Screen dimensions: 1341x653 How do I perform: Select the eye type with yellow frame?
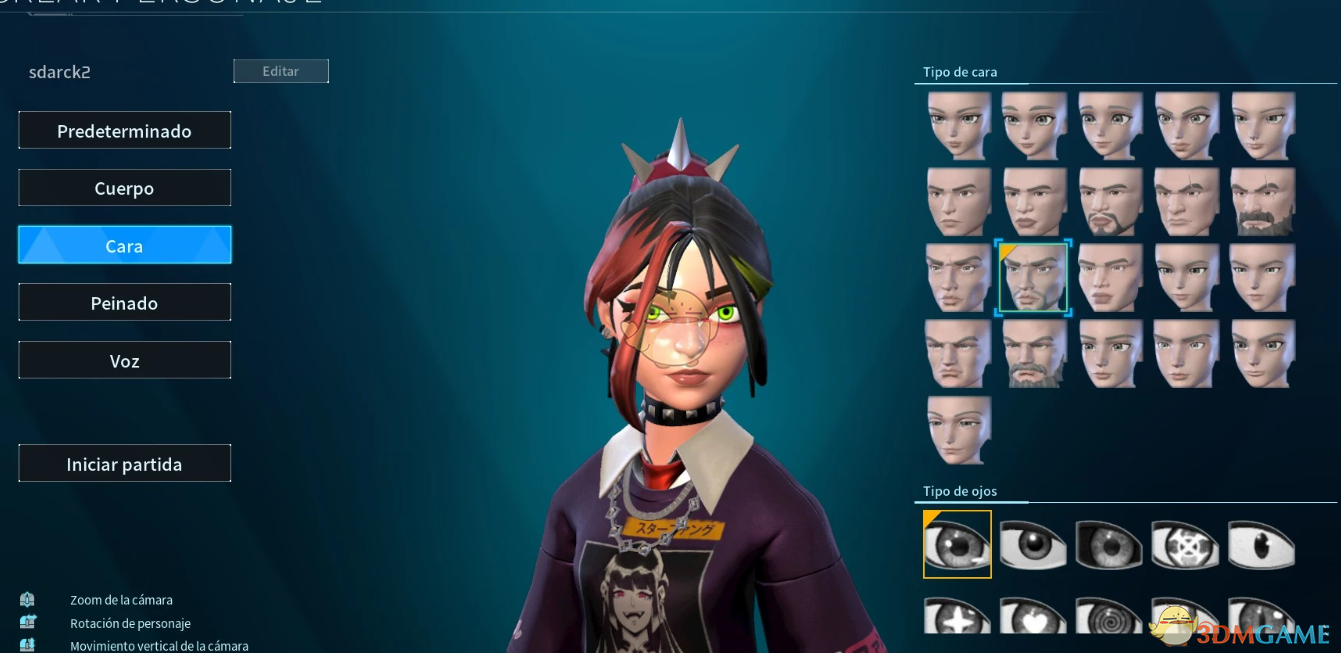pyautogui.click(x=957, y=544)
